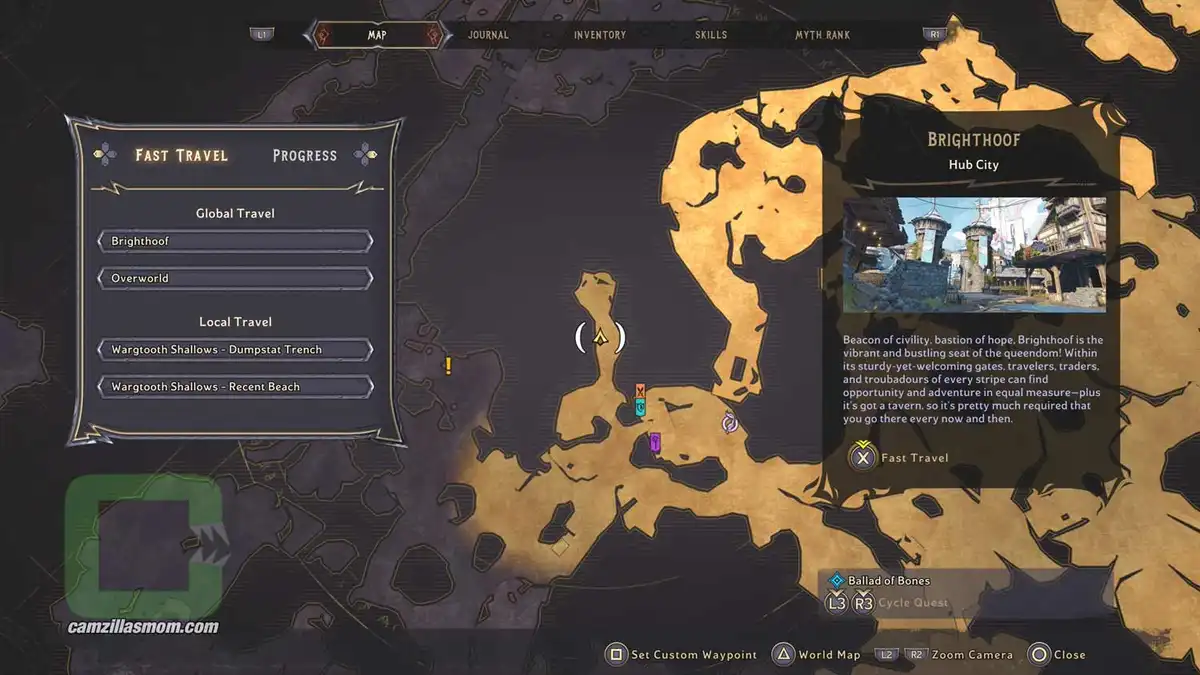Select Wargtooth Shallows - Dumpstat Trench

pos(235,350)
